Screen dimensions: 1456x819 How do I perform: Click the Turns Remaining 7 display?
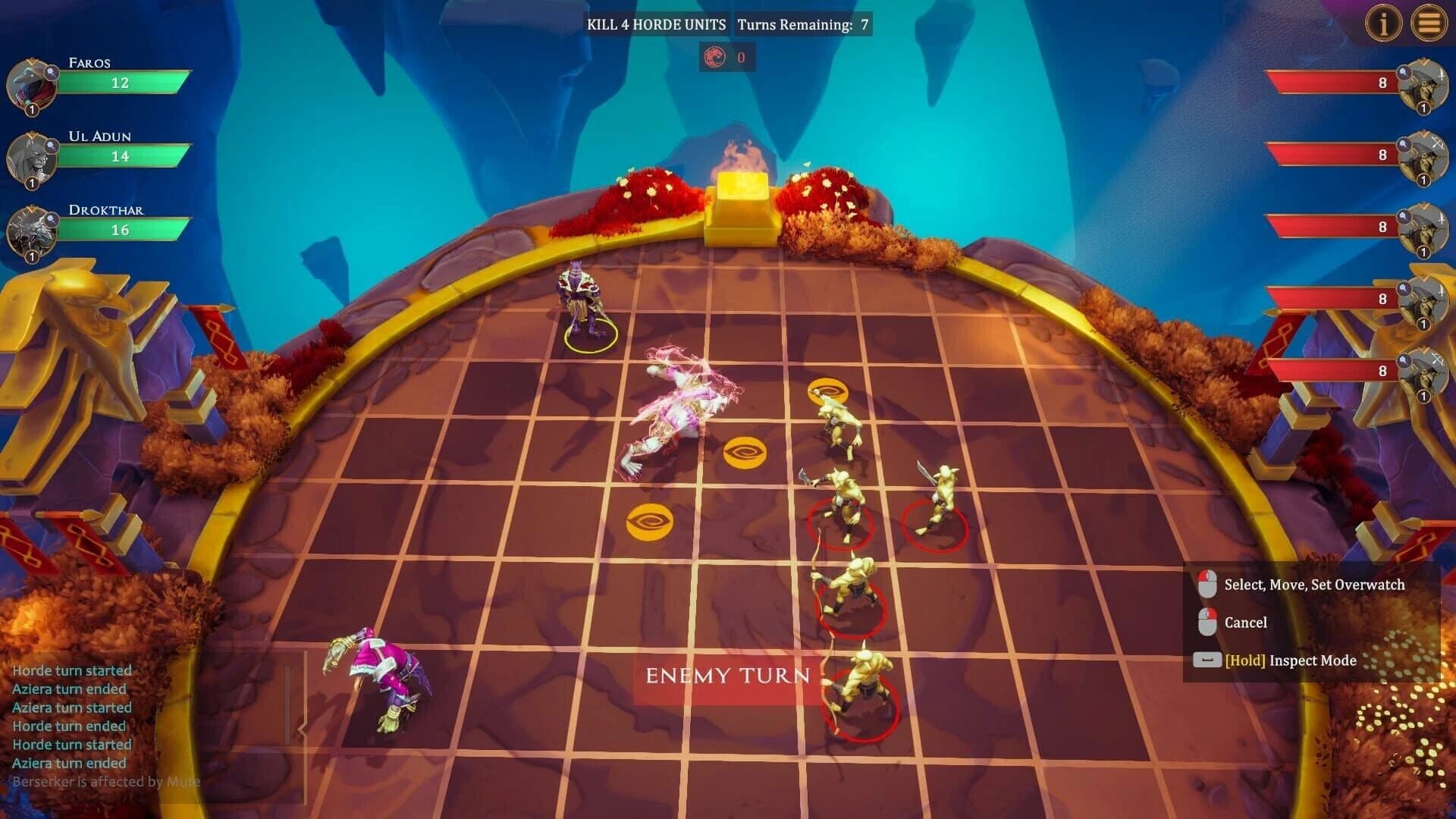point(805,24)
